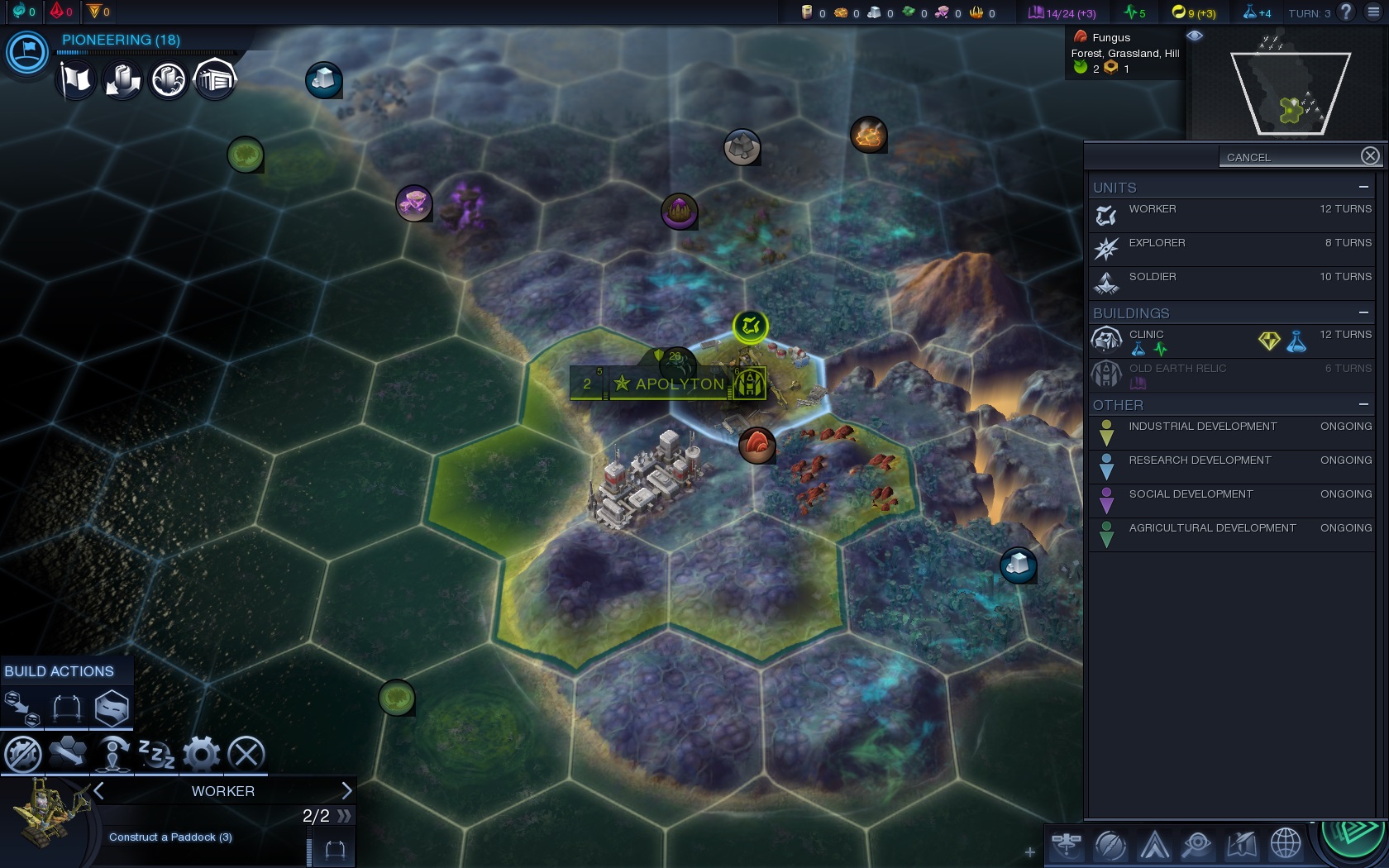The height and width of the screenshot is (868, 1389).
Task: Collapse the Units section
Action: 1363,188
